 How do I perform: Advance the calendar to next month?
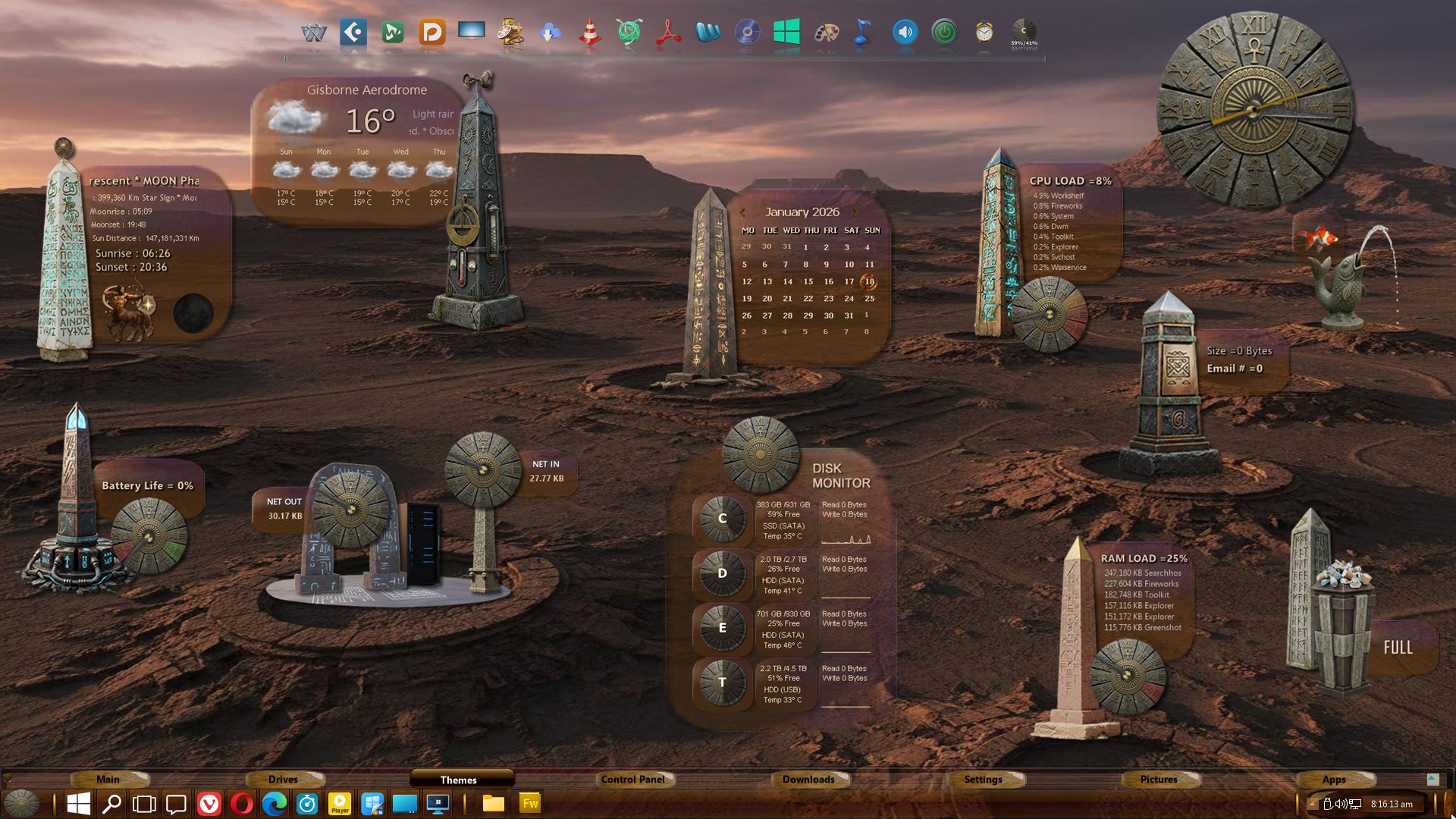coord(856,212)
